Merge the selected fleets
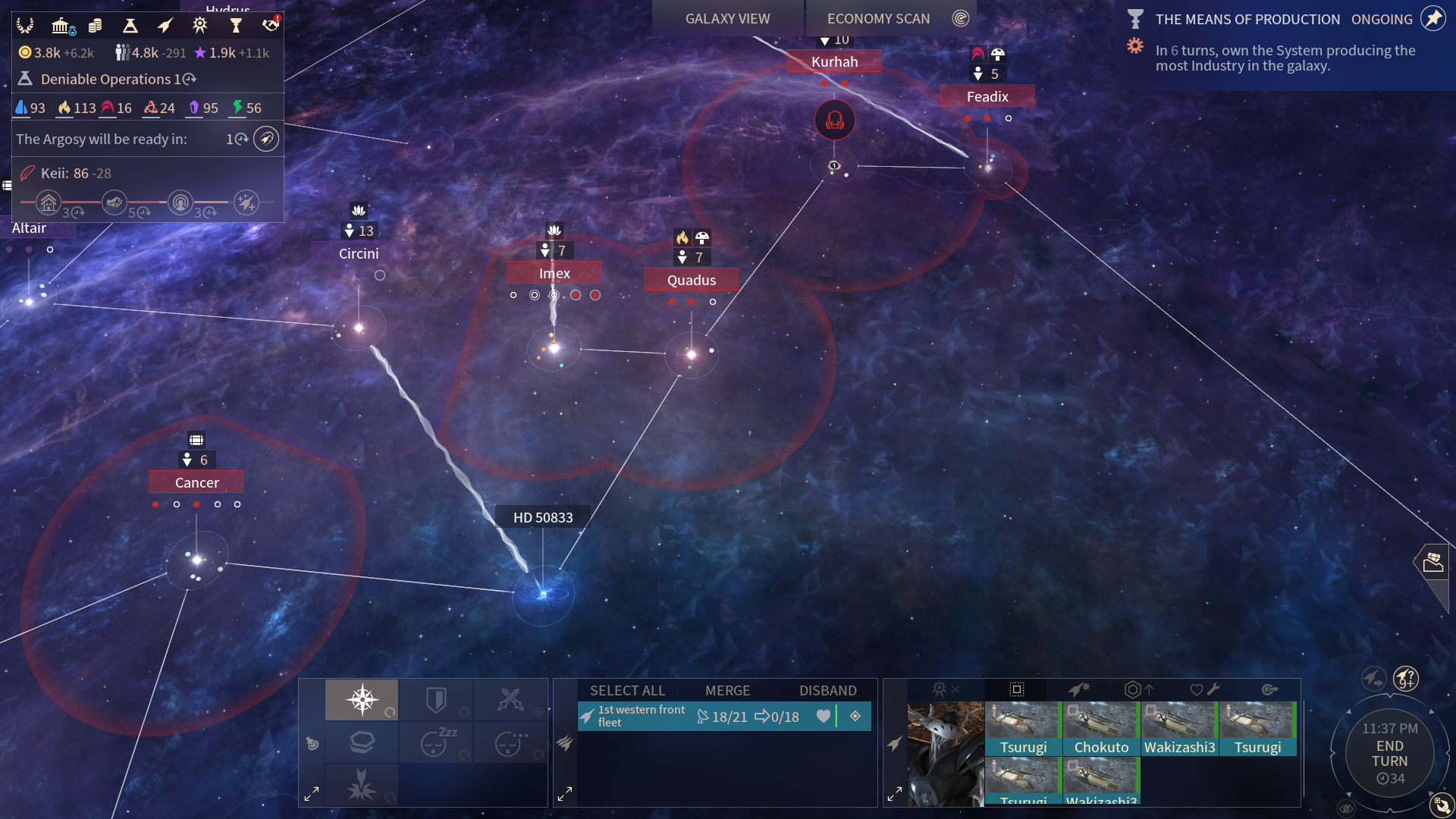Image resolution: width=1456 pixels, height=819 pixels. pos(727,690)
